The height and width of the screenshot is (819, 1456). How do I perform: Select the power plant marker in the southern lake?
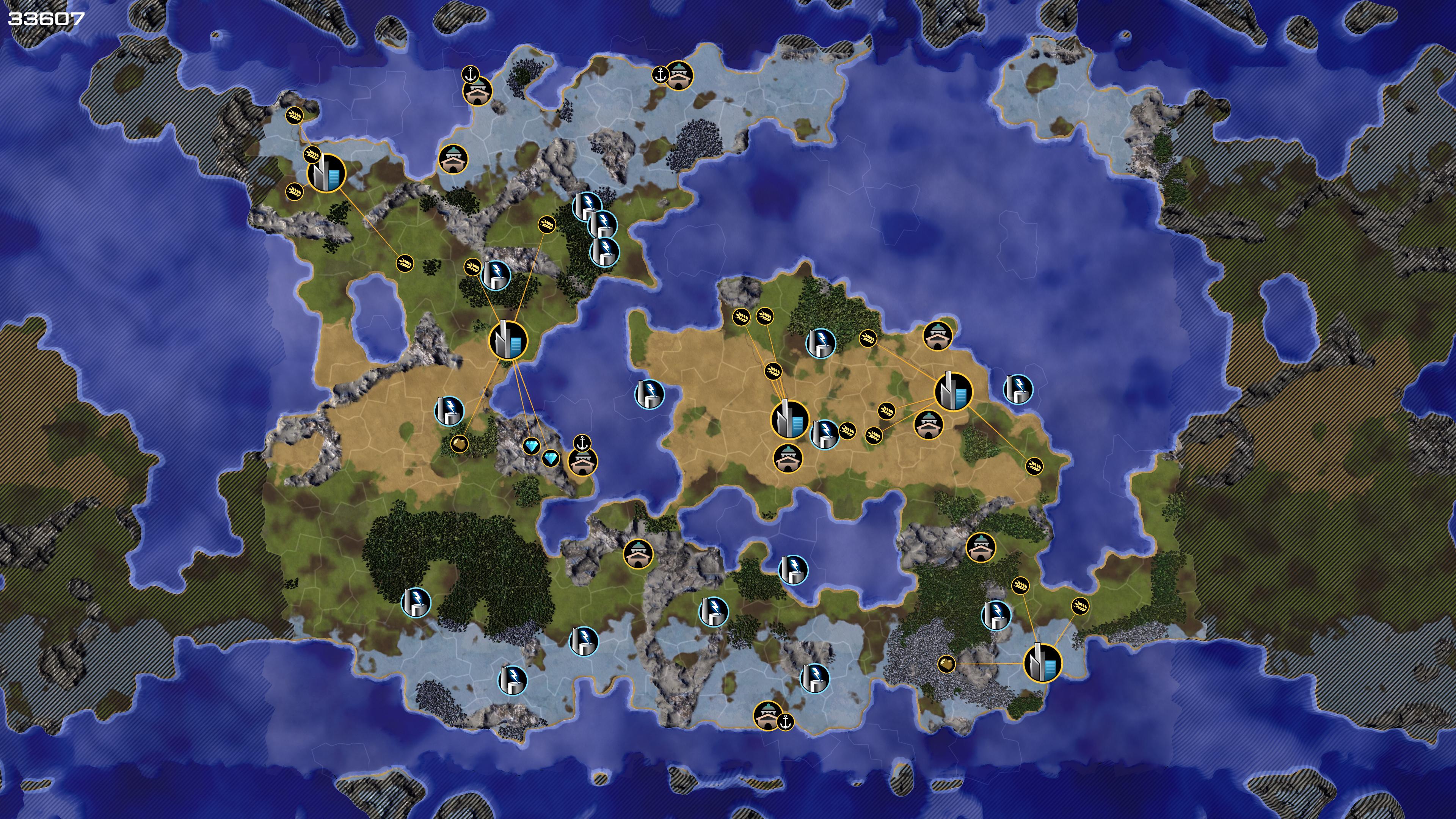point(793,570)
